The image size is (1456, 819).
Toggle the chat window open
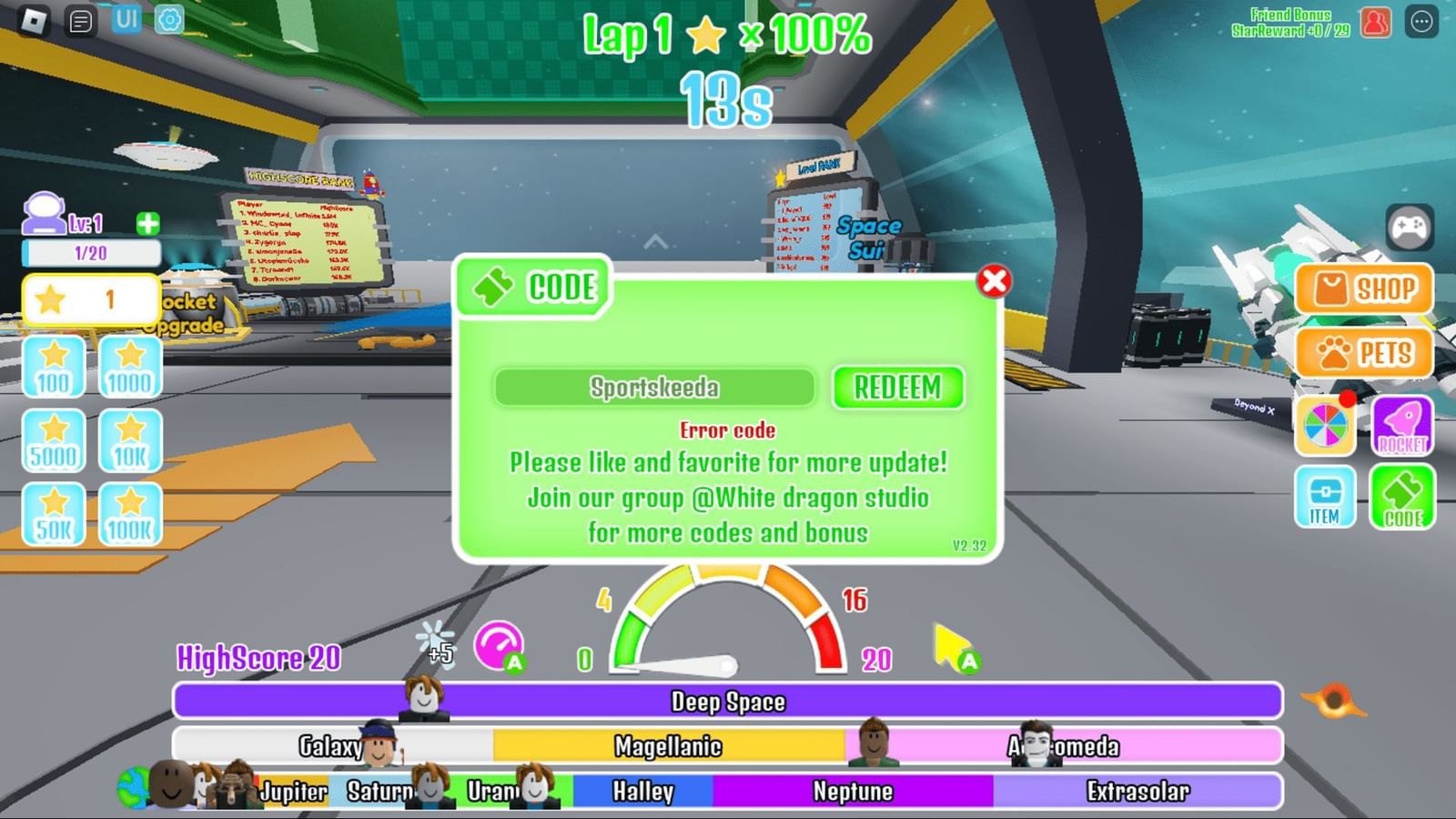click(78, 18)
